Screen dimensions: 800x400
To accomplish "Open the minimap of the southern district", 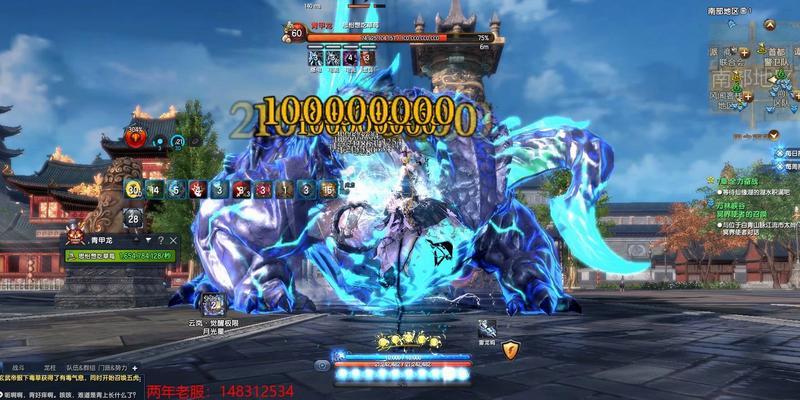I will pos(752,75).
